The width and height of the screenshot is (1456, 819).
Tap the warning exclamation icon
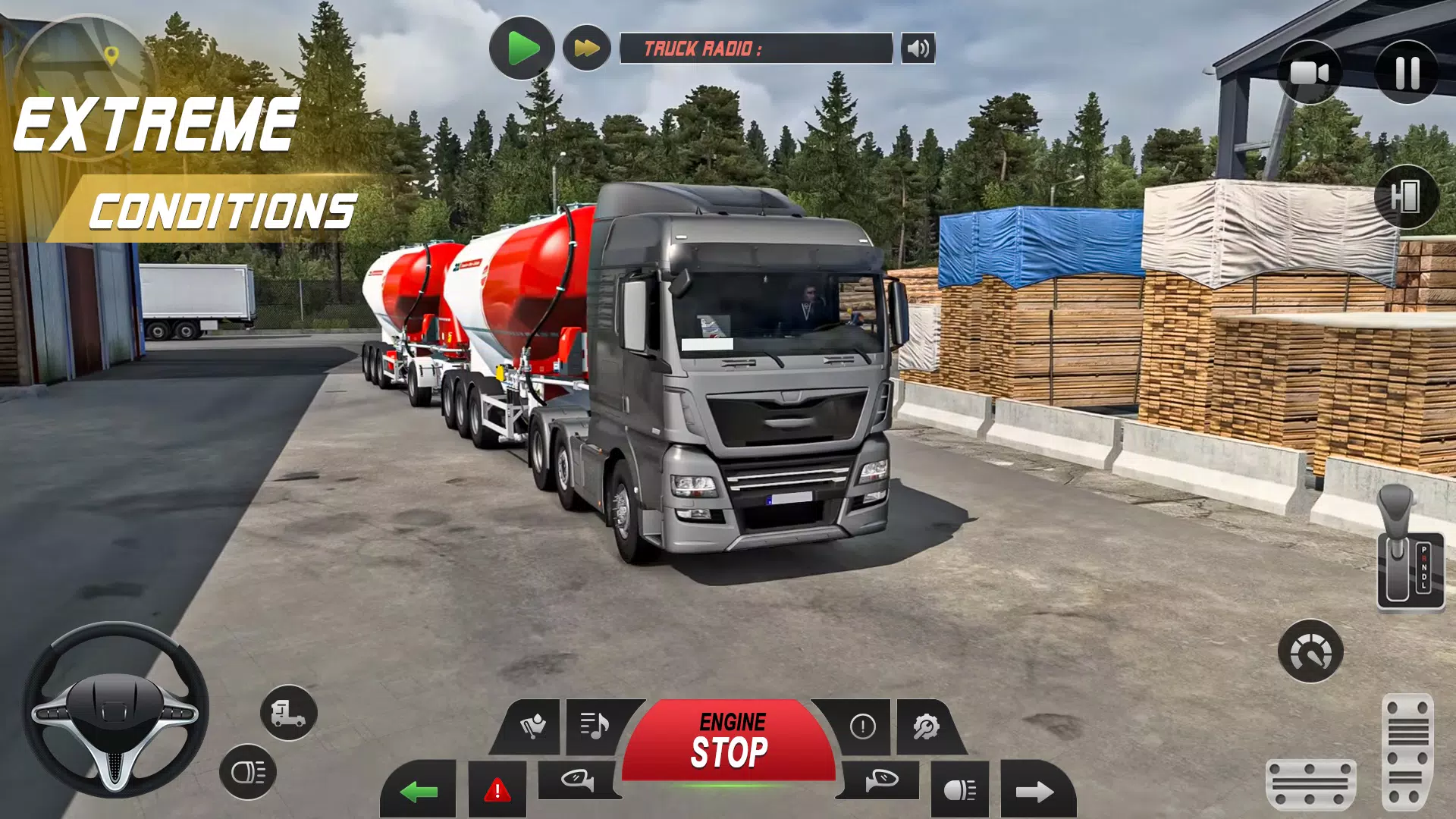(863, 728)
